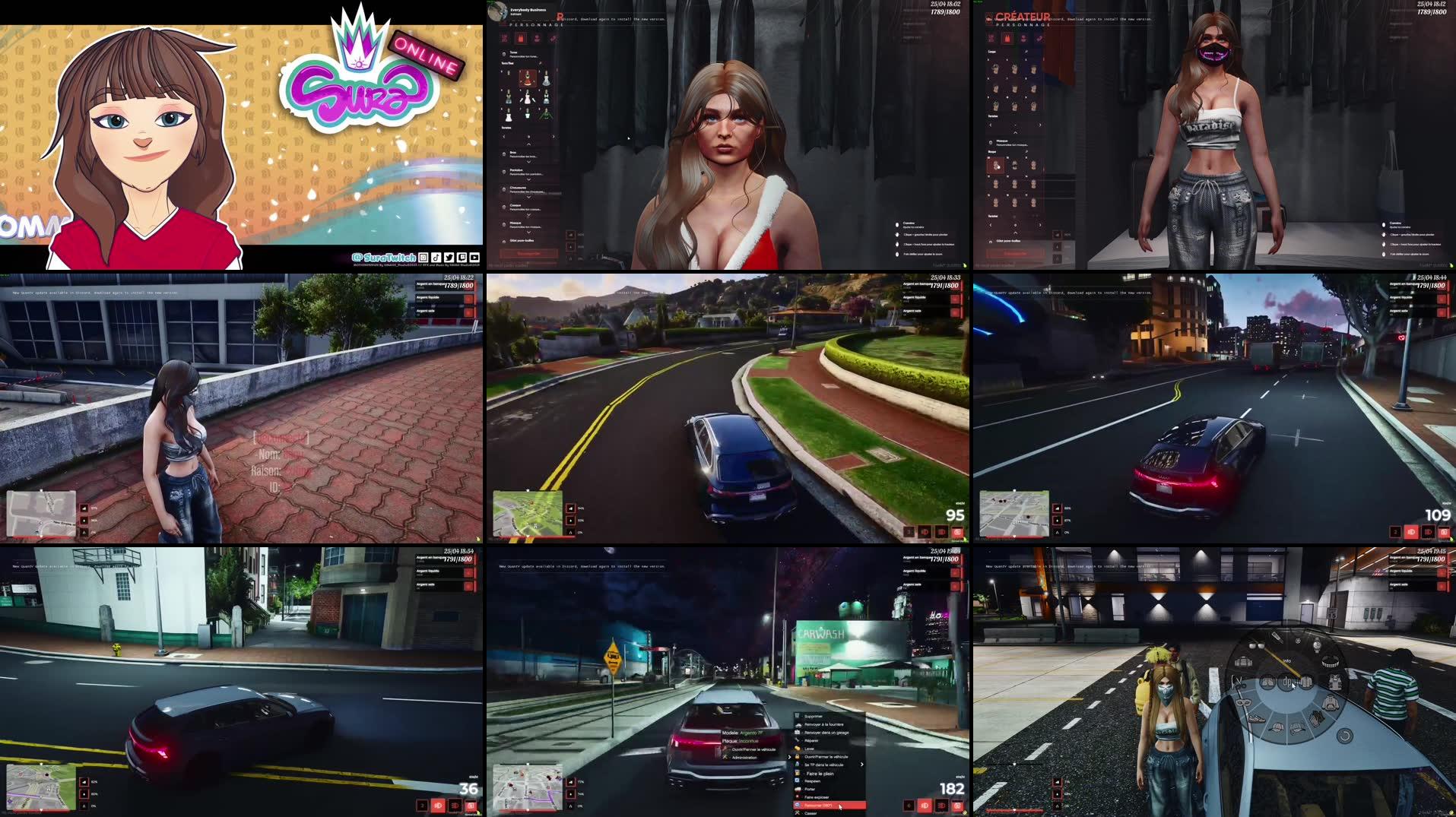
Task: Select the clothing tab in the Personnage creator
Action: 521,39
